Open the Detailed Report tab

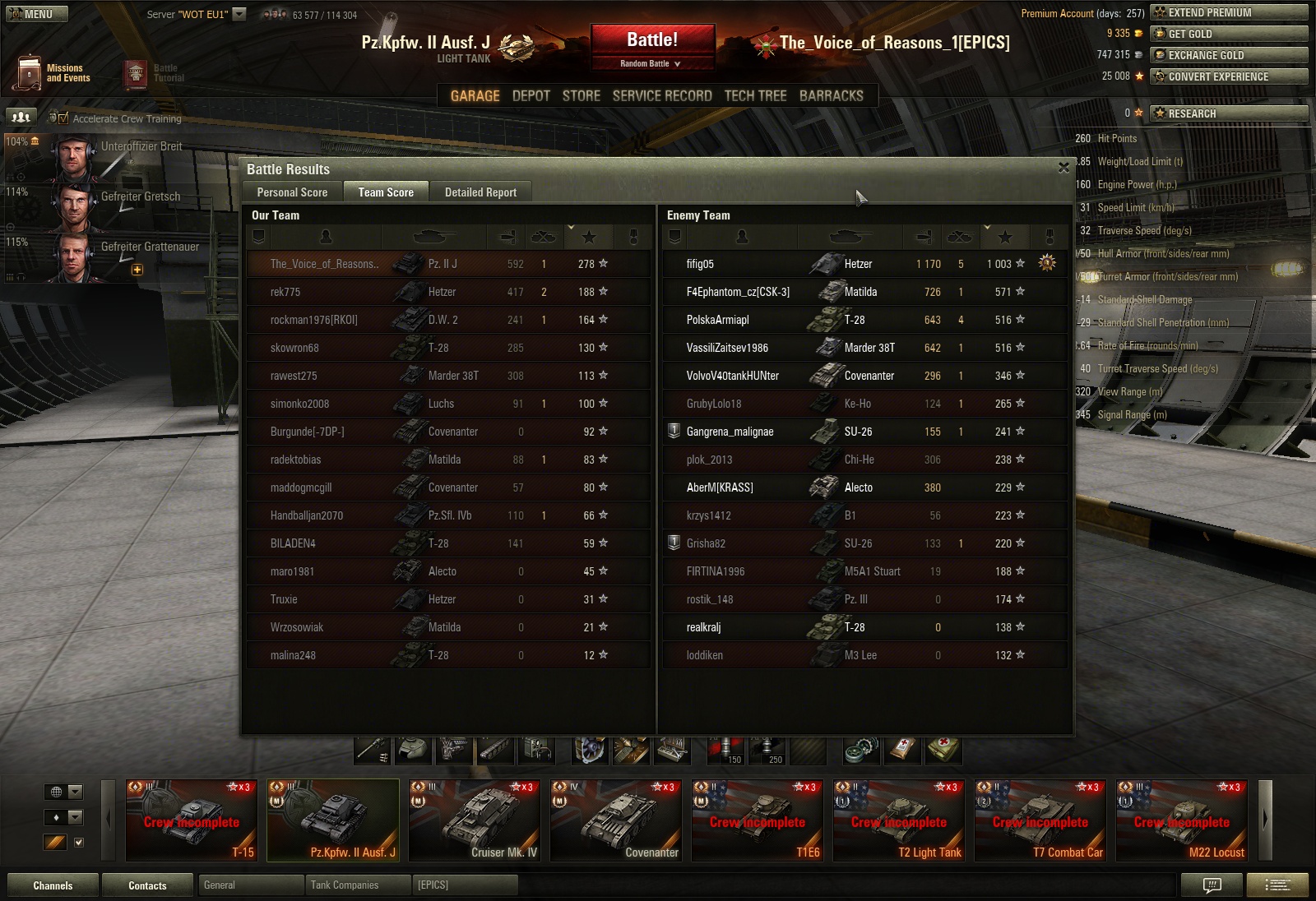tap(480, 192)
